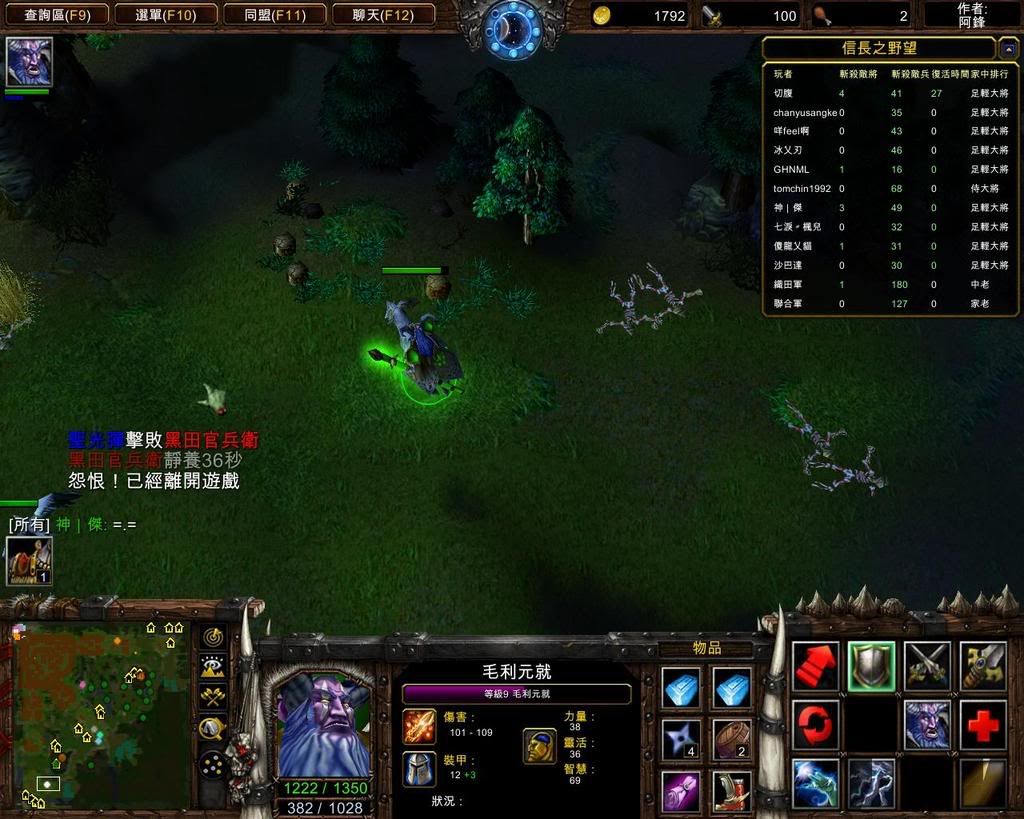The height and width of the screenshot is (819, 1024).
Task: Activate the crossed swords Attack command
Action: [x=927, y=667]
